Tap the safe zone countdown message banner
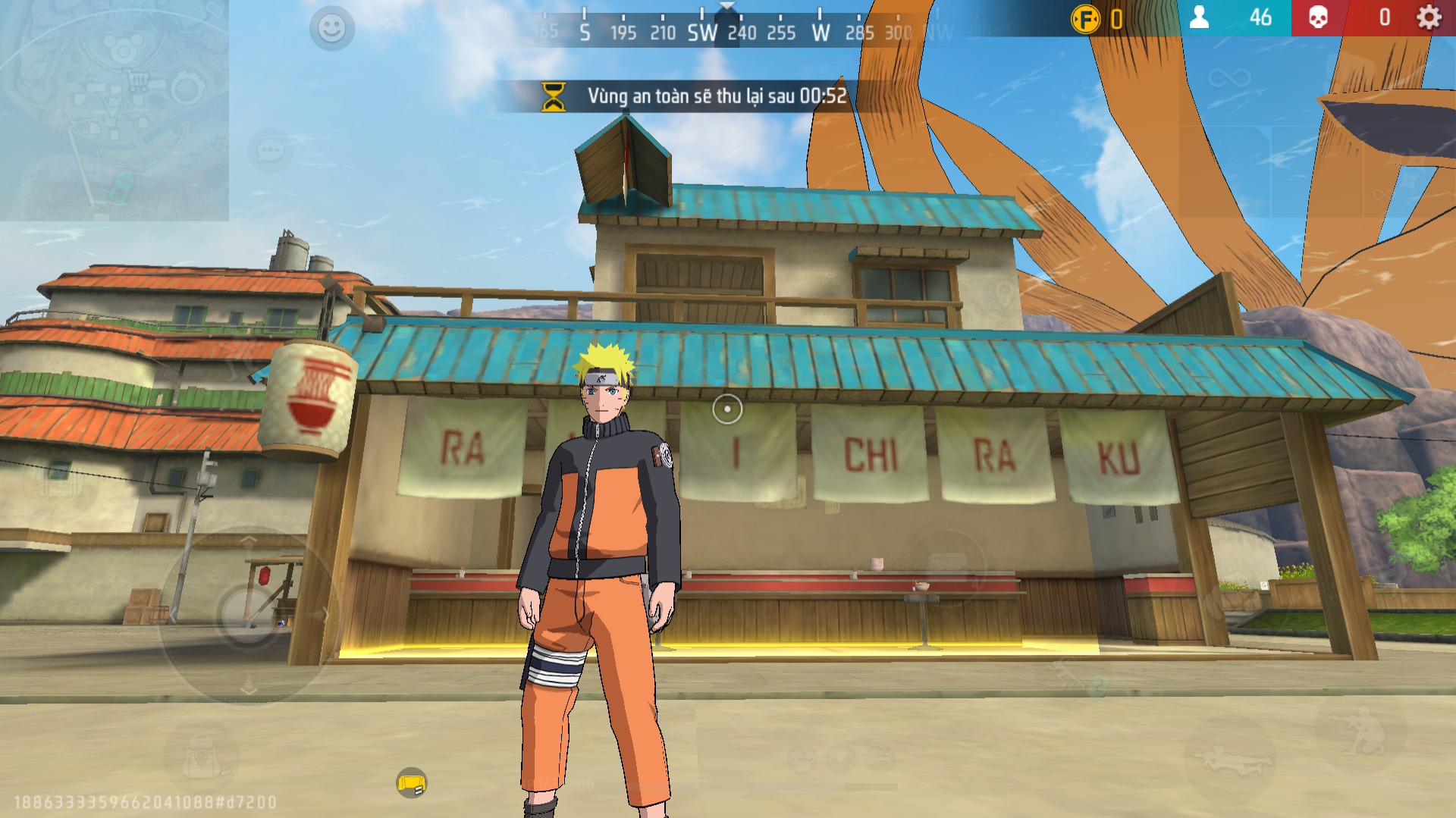 pos(720,97)
